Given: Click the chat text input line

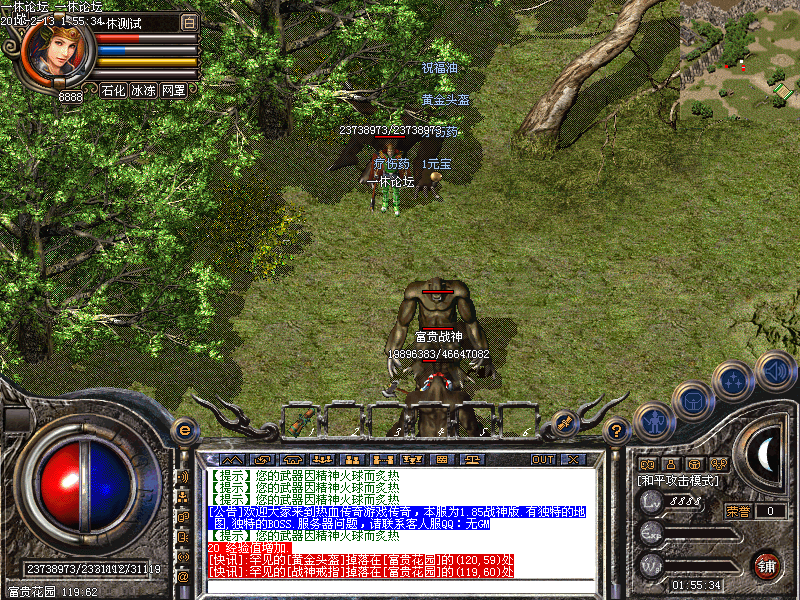Looking at the screenshot, I should (400, 584).
